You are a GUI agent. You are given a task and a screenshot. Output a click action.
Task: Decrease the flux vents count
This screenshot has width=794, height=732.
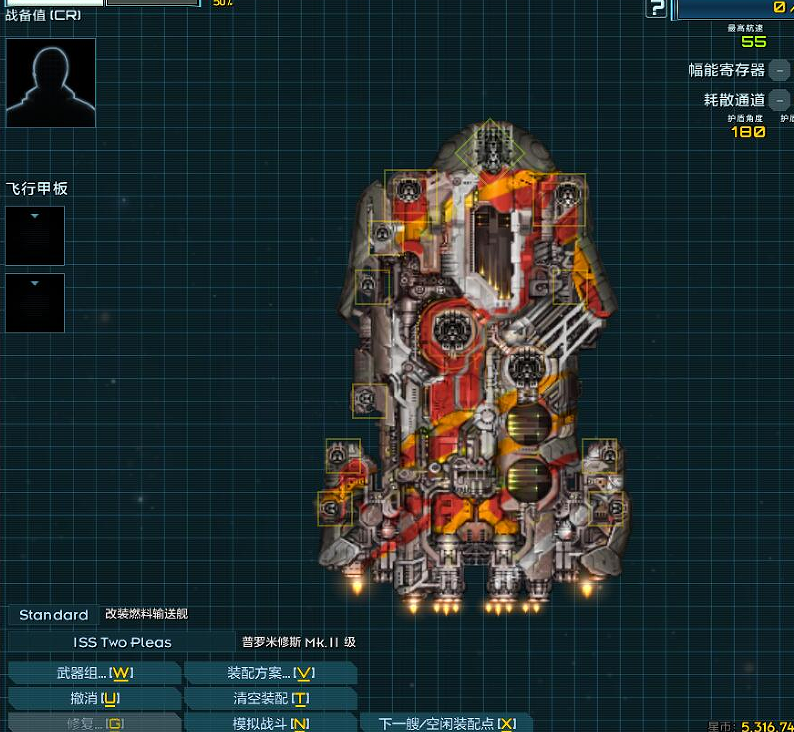pos(780,100)
